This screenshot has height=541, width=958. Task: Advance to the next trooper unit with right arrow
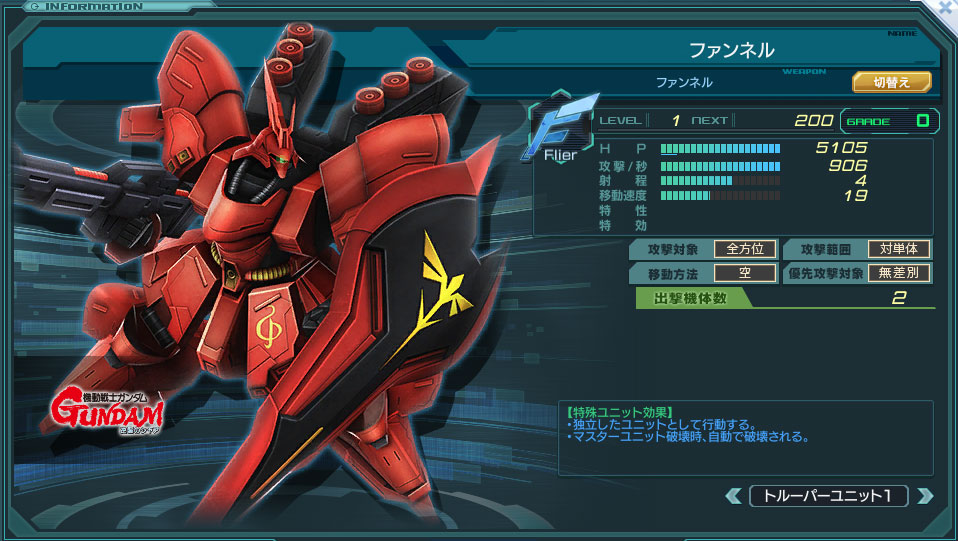tap(925, 496)
